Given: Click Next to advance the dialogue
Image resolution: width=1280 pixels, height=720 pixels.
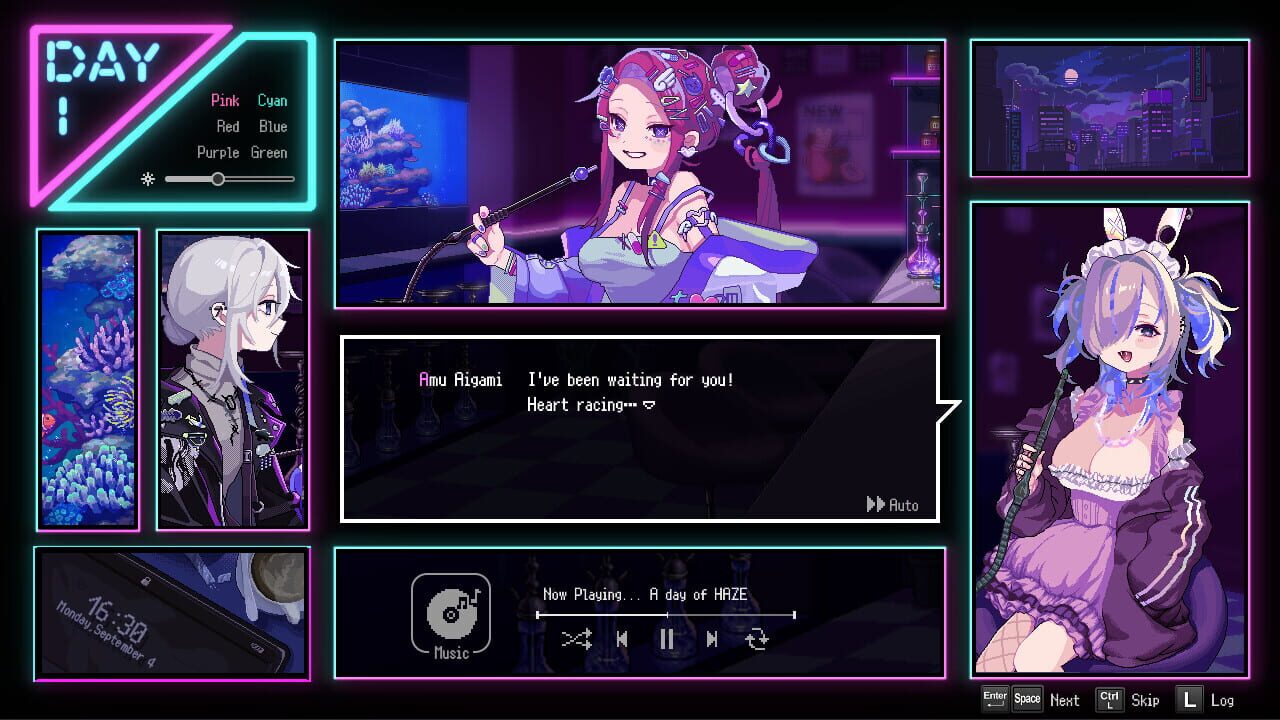Looking at the screenshot, I should (1064, 700).
